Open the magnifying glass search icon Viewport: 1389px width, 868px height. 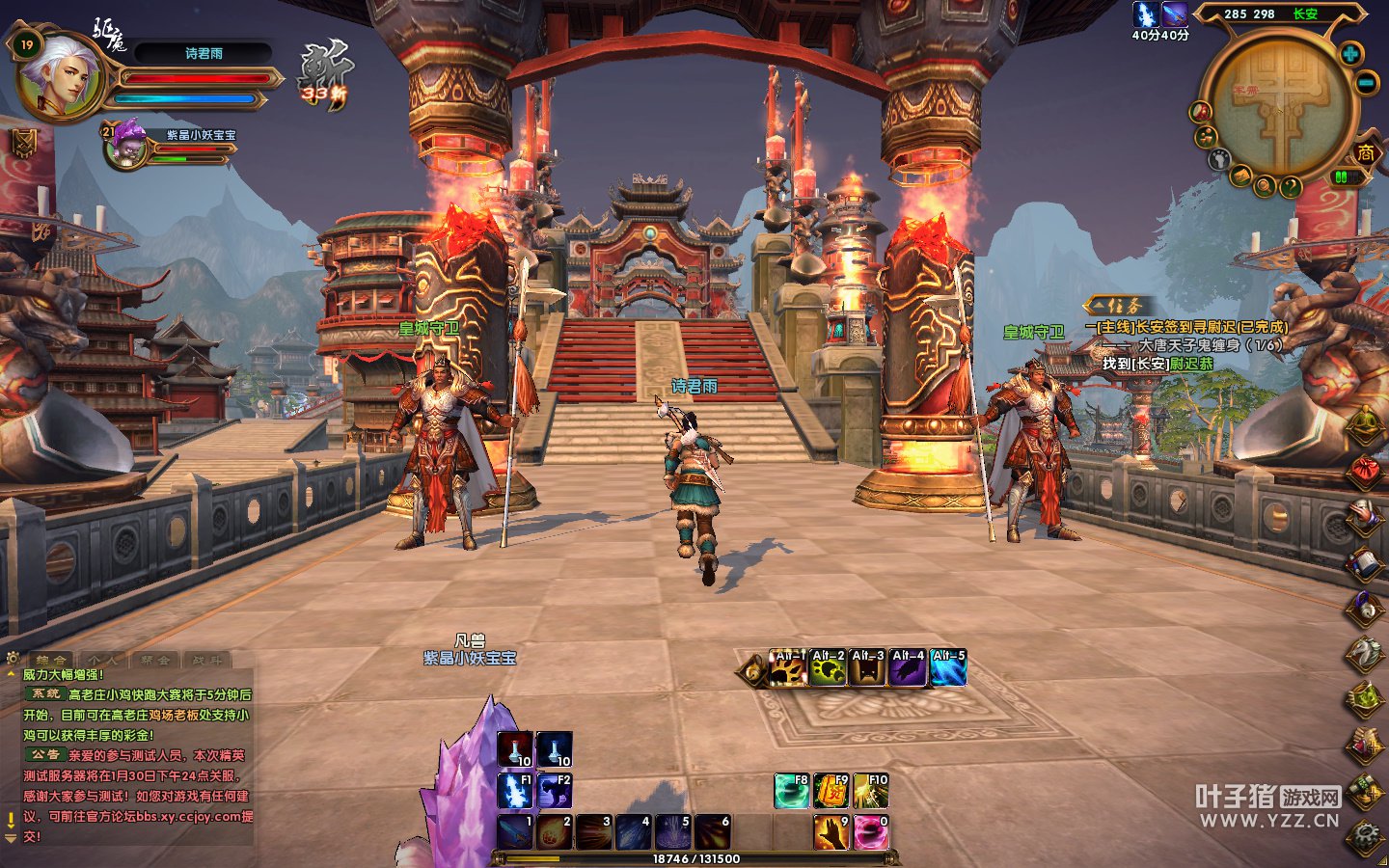tap(1264, 186)
